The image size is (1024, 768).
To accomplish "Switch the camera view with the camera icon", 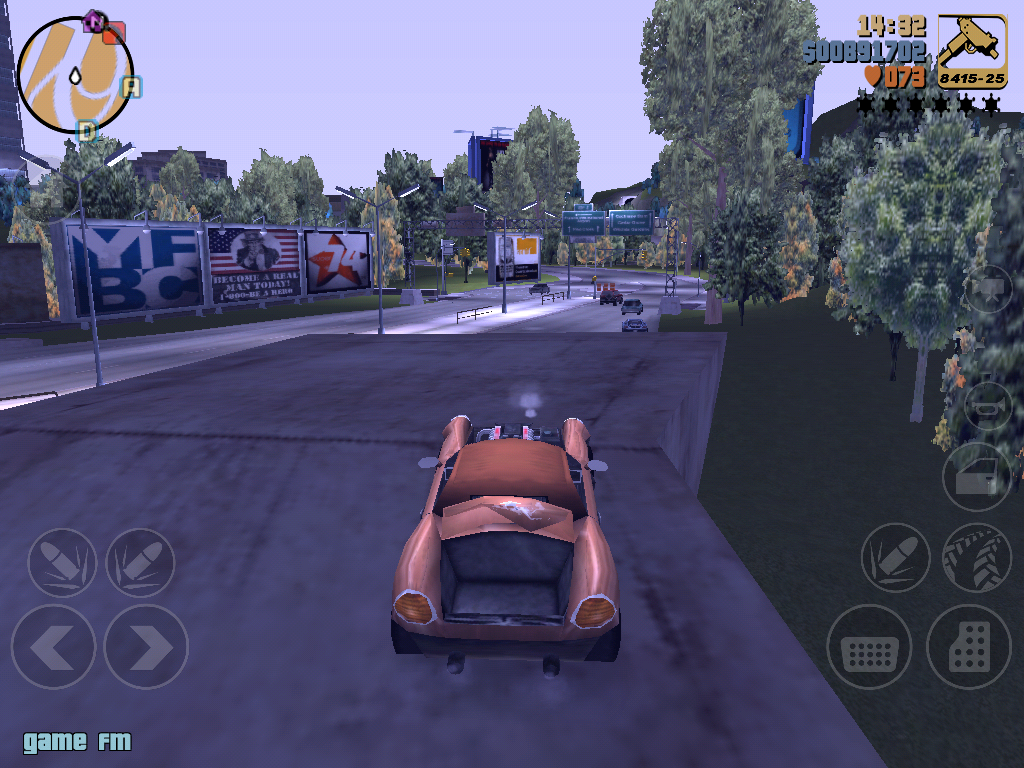I will pos(988,289).
